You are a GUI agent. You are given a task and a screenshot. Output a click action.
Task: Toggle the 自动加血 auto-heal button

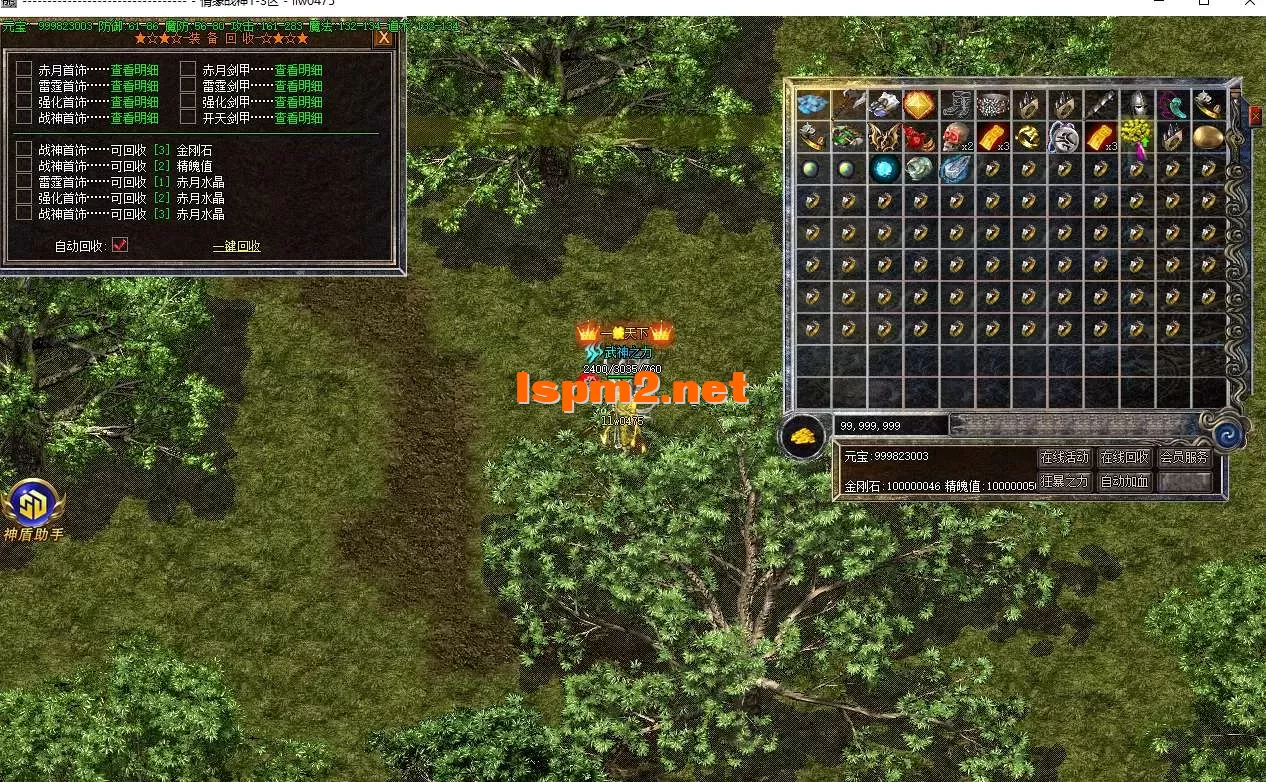click(x=1124, y=482)
